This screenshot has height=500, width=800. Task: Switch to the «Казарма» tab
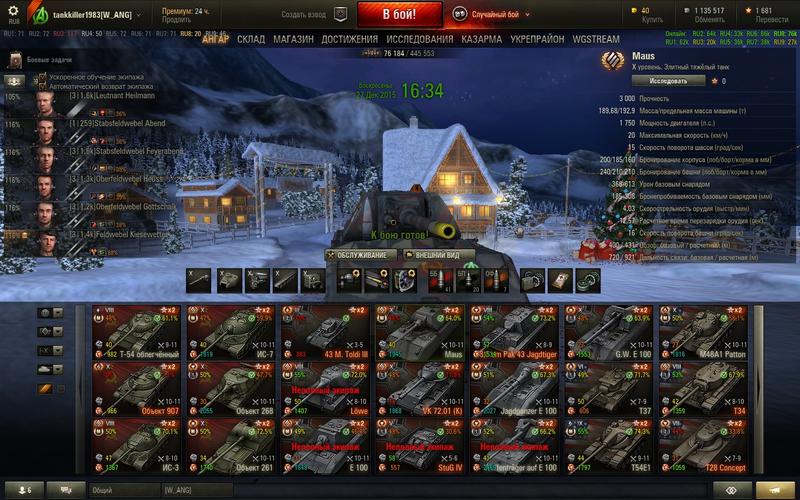[x=482, y=39]
